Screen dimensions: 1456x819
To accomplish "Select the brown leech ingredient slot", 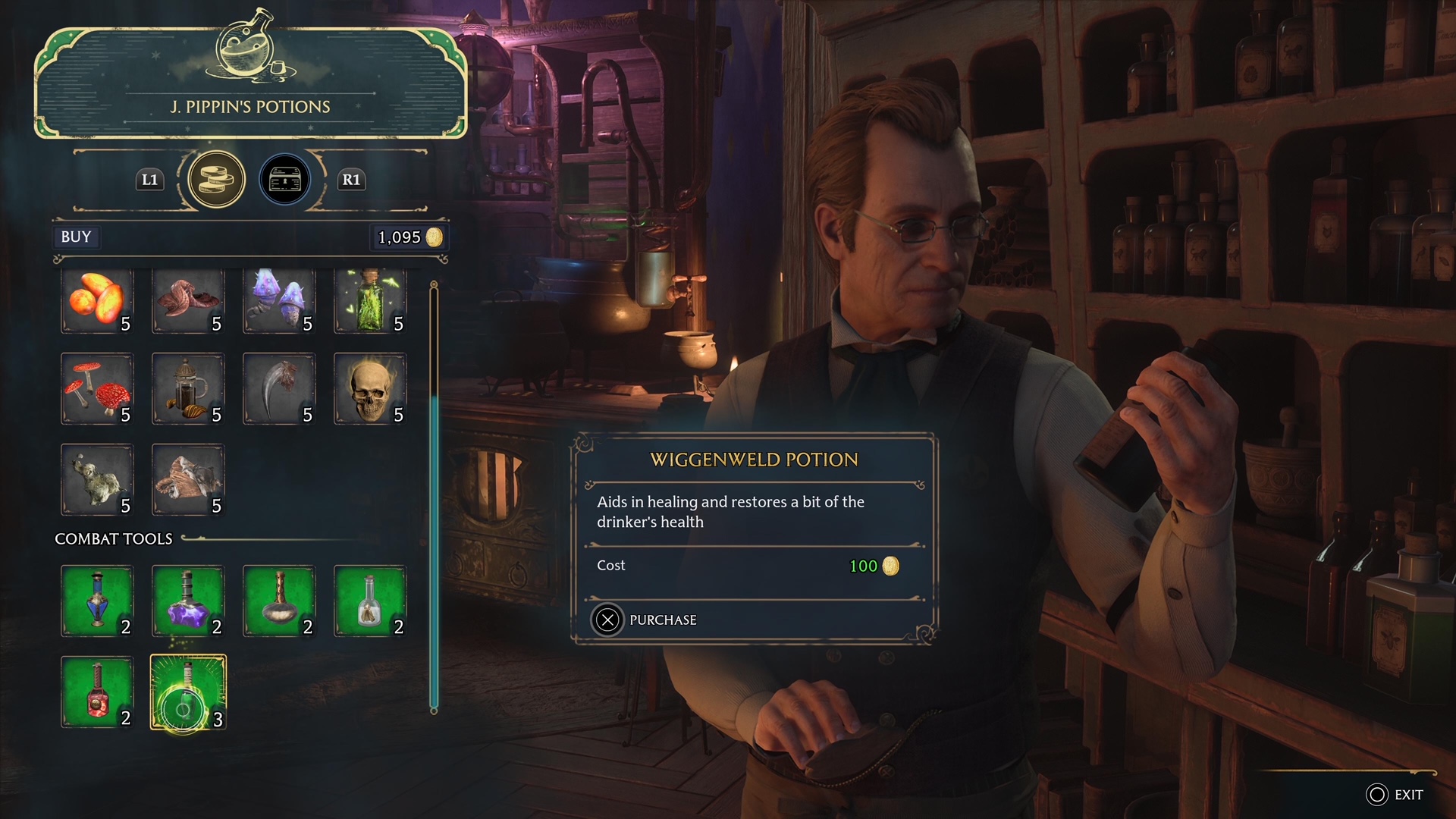I will (x=188, y=301).
